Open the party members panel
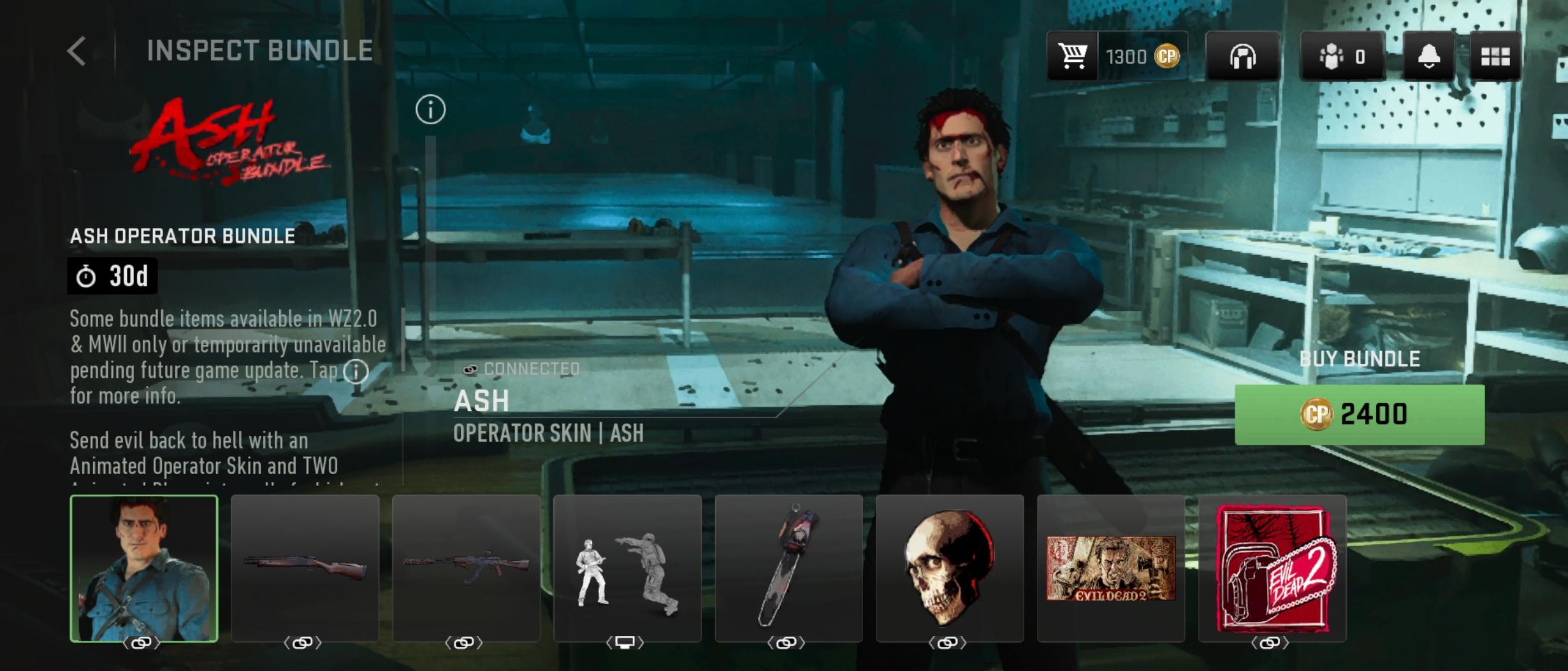Viewport: 1568px width, 671px height. point(1342,56)
